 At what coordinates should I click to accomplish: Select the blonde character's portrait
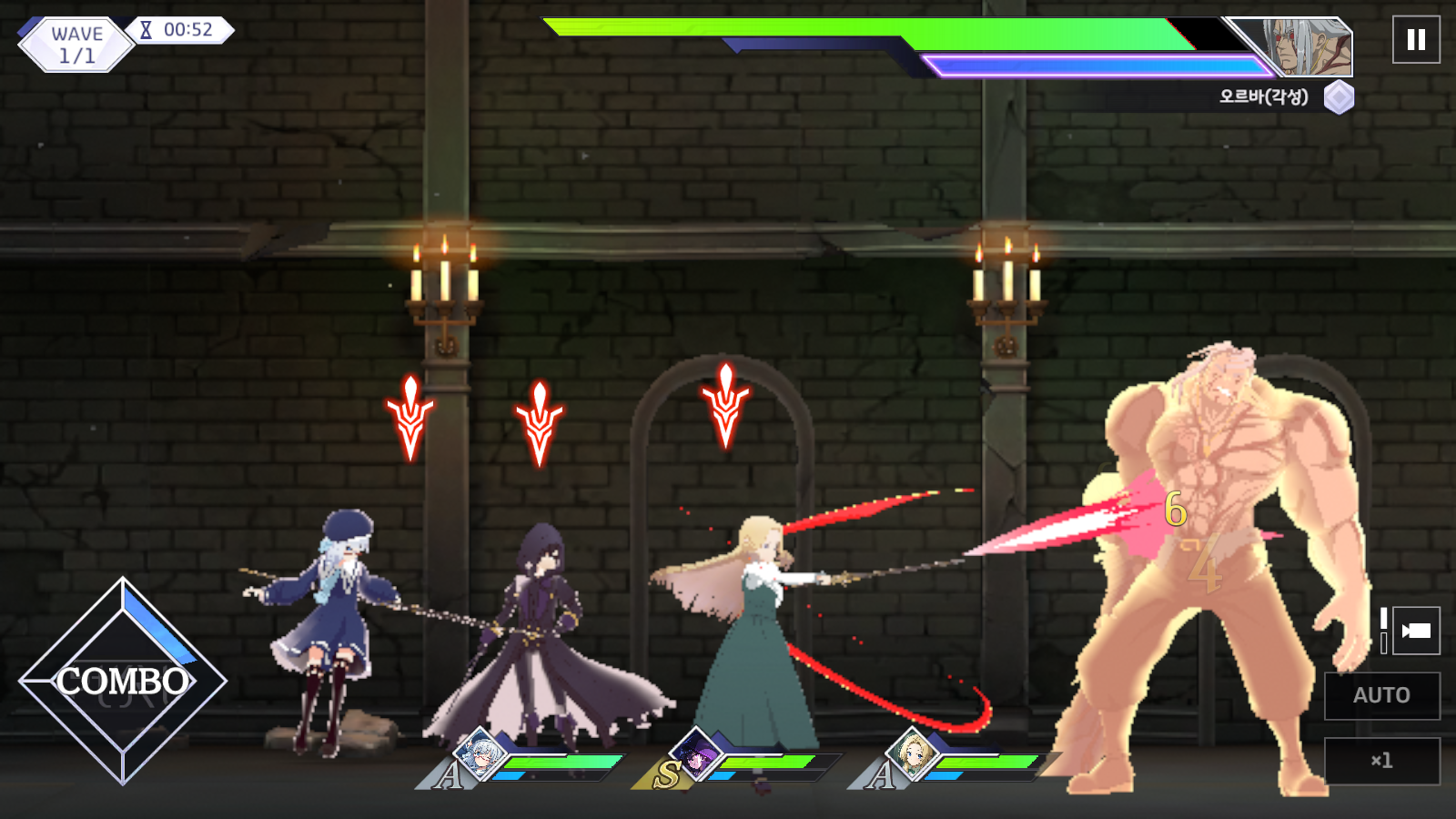tap(912, 754)
